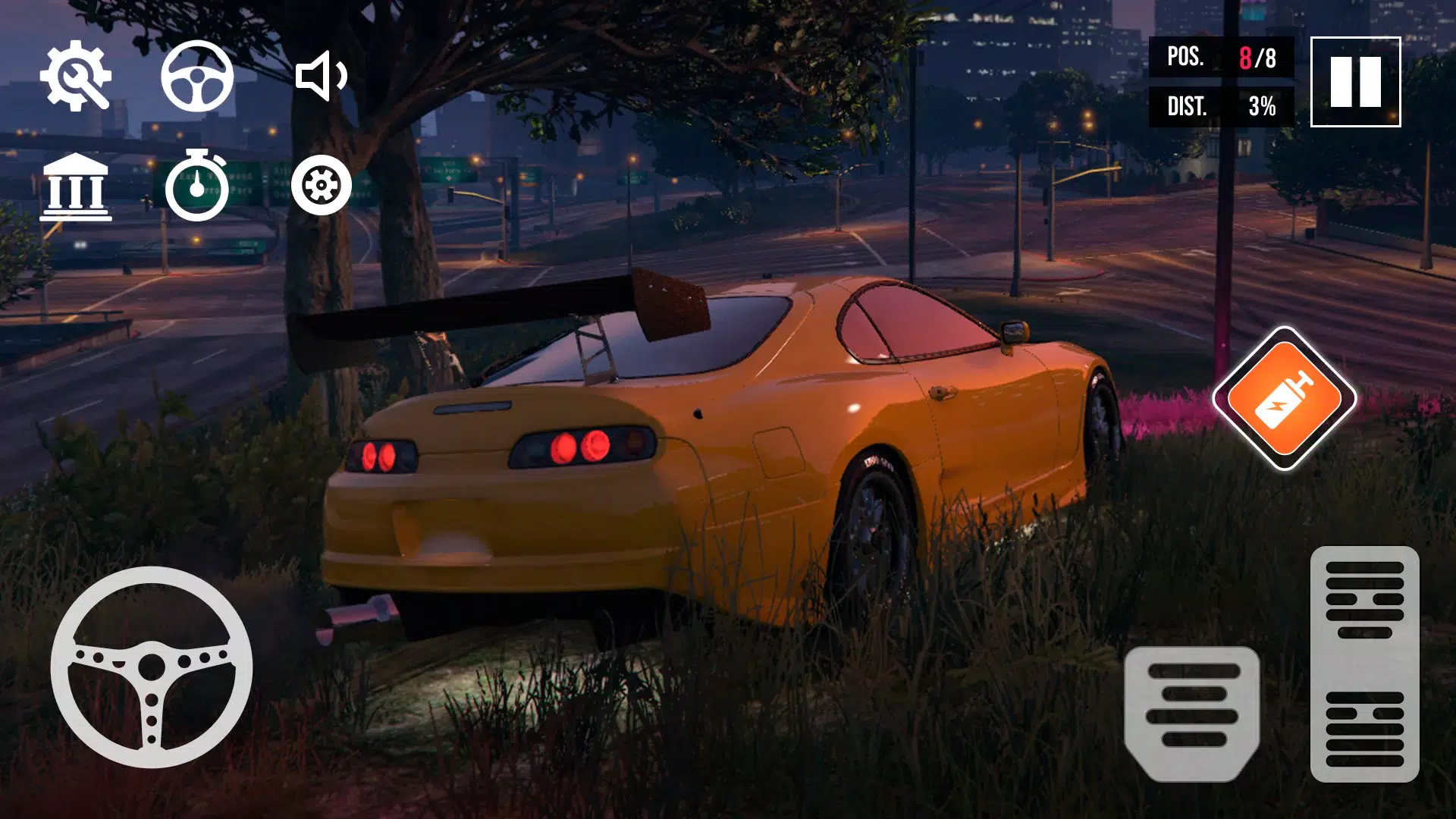
Task: Open the gear and wrench settings
Action: [75, 76]
